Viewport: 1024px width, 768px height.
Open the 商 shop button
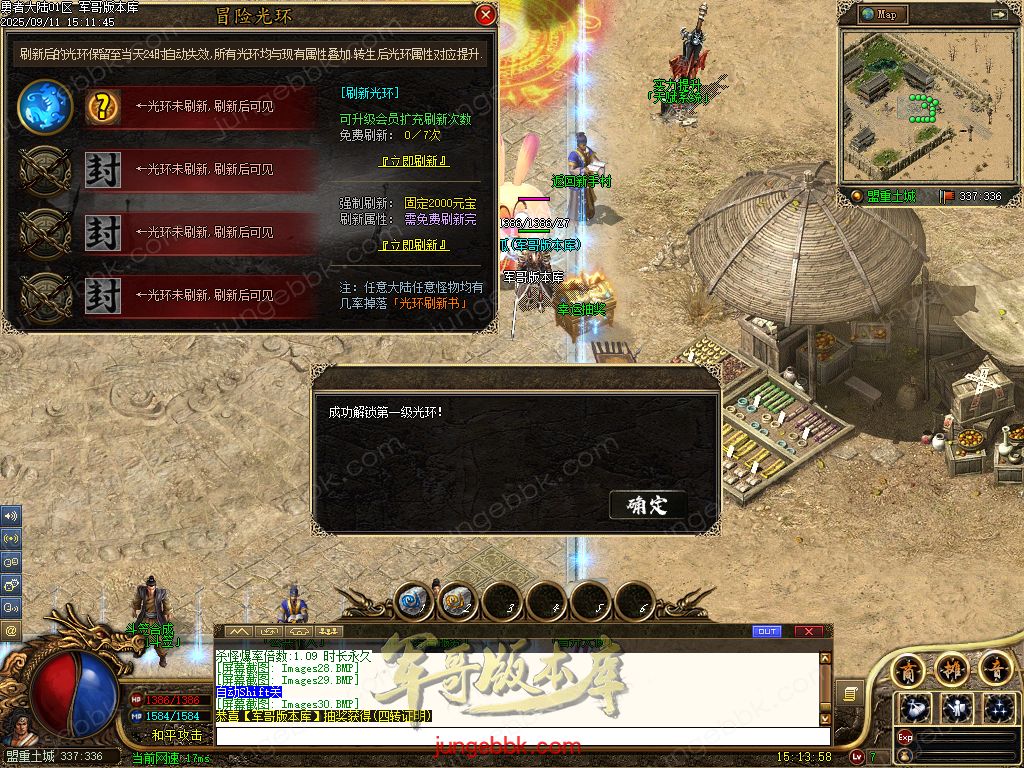coord(907,667)
